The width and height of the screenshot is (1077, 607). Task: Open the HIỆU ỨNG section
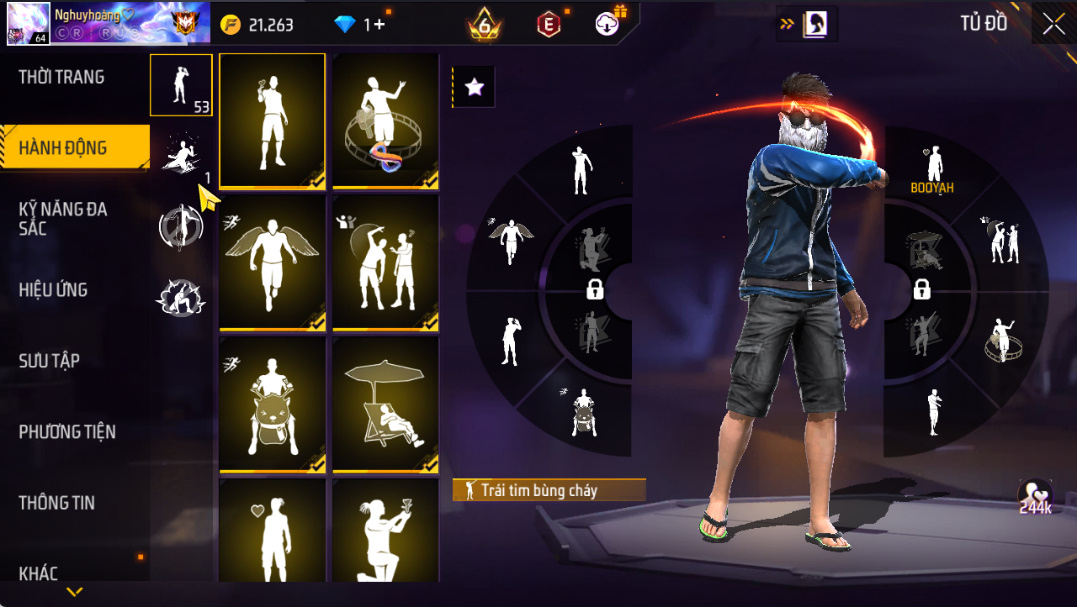point(53,290)
